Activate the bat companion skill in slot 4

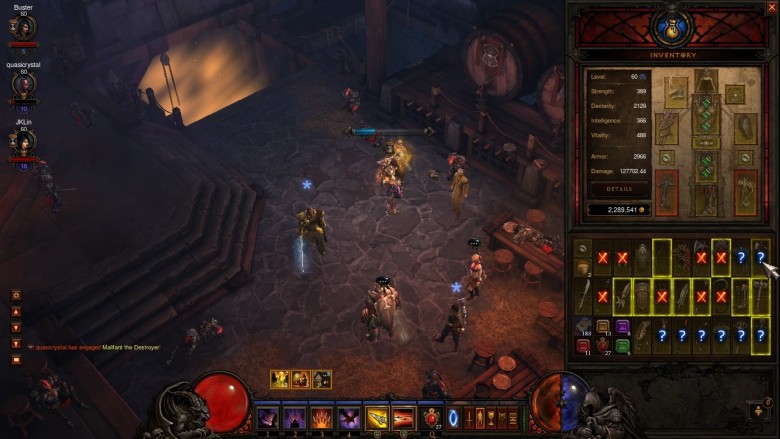click(350, 418)
